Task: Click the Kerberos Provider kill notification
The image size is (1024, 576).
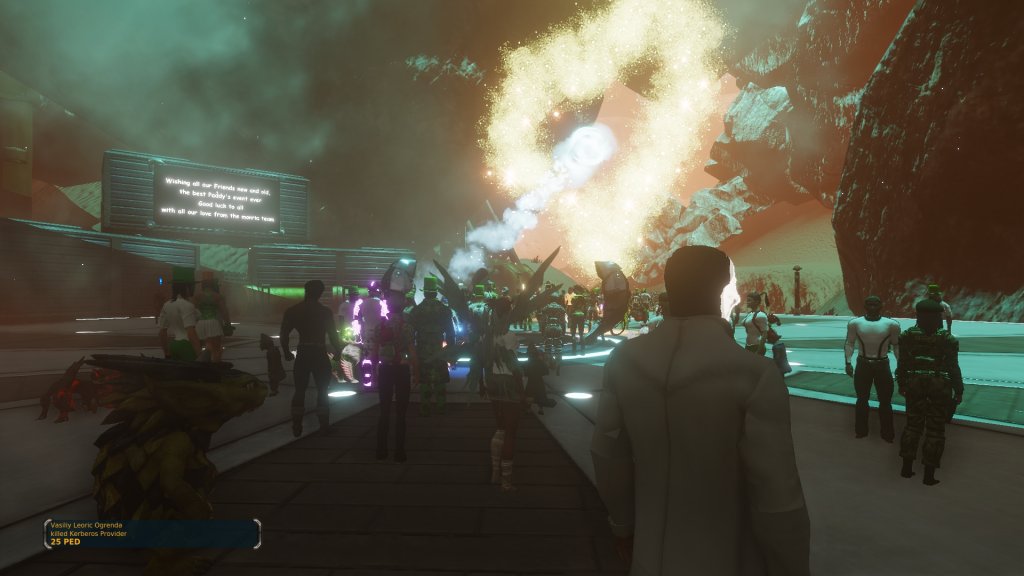Action: tap(150, 533)
